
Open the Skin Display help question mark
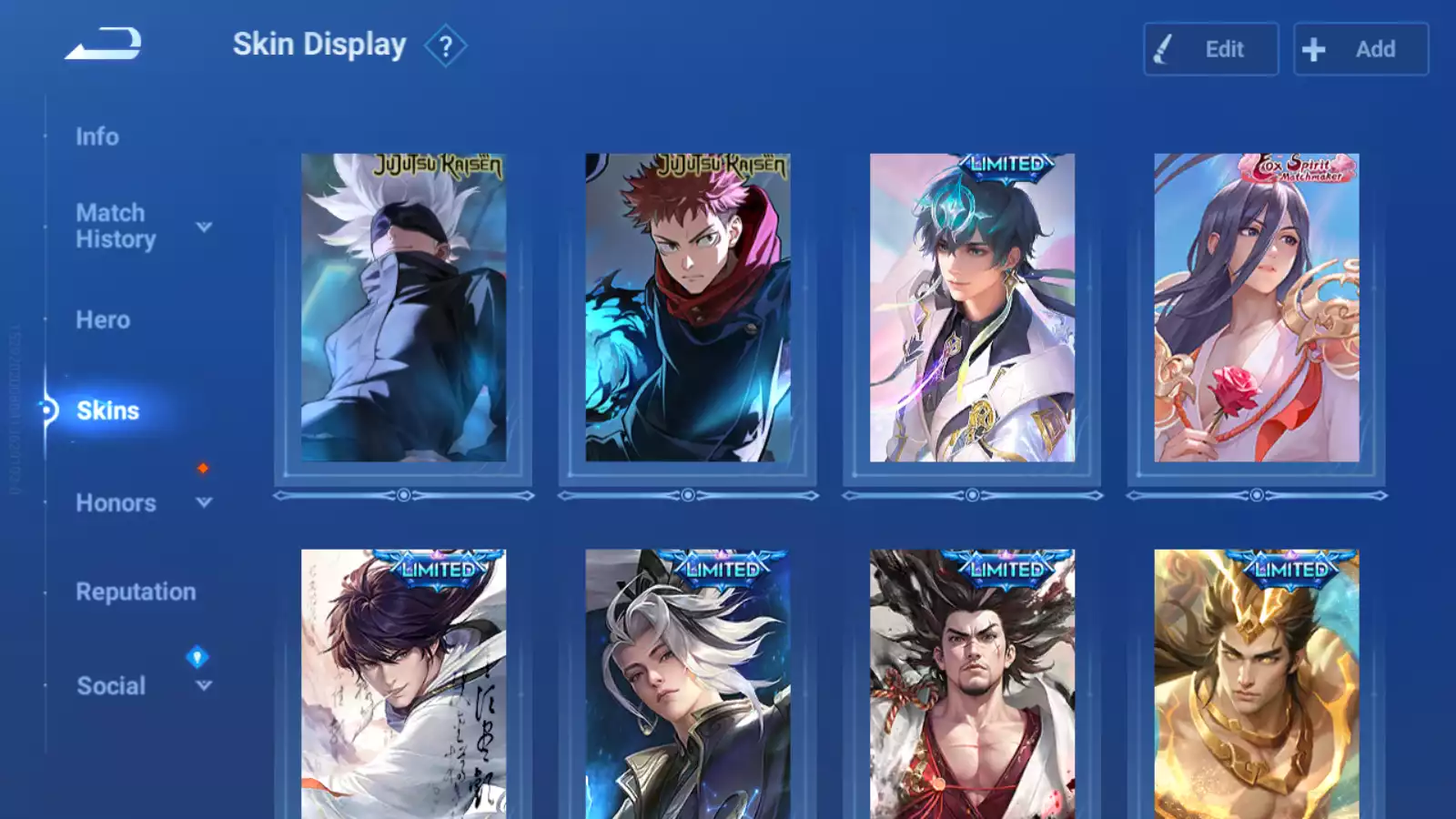click(445, 46)
